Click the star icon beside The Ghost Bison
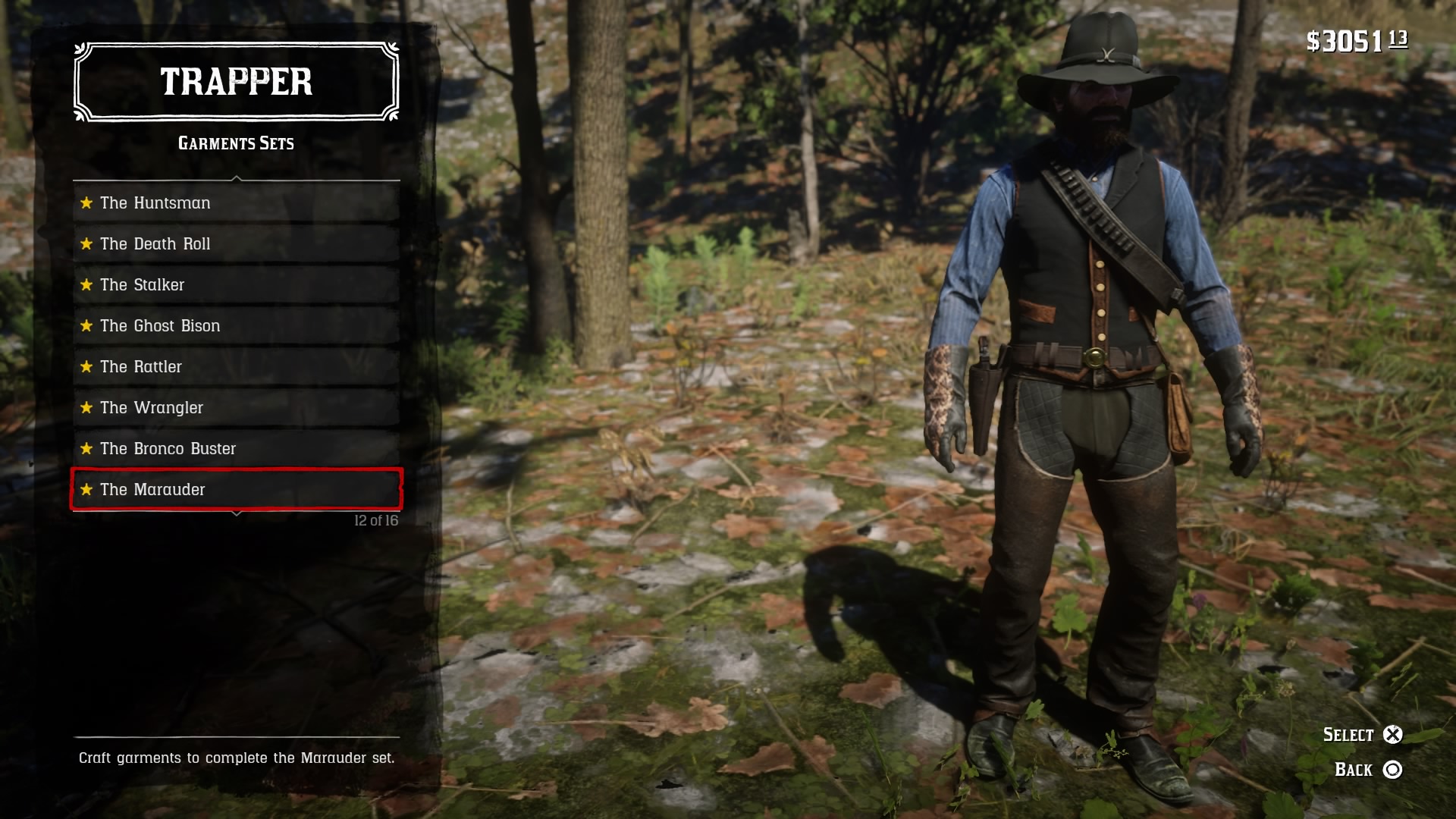 pos(86,325)
